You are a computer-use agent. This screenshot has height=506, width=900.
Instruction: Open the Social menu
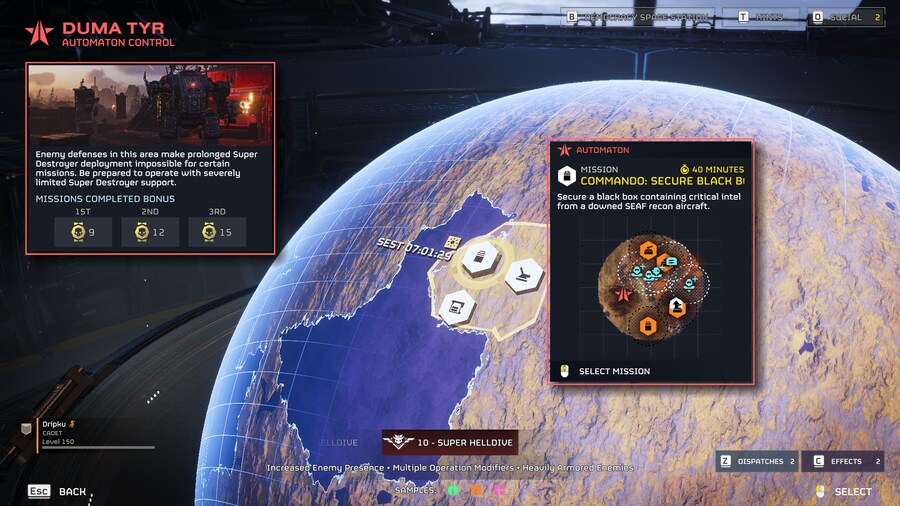[x=846, y=17]
